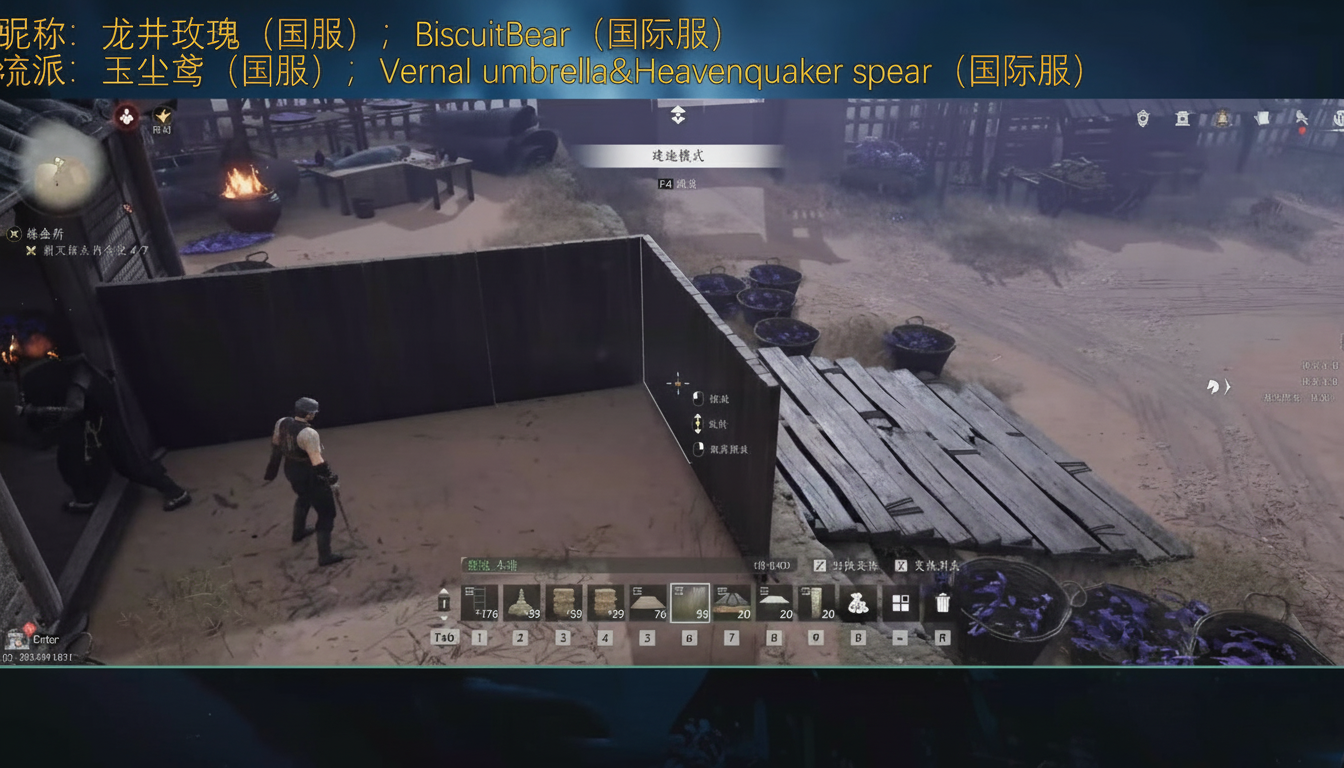Open the bird messenger icon with red notification
The width and height of the screenshot is (1344, 768).
(1302, 119)
